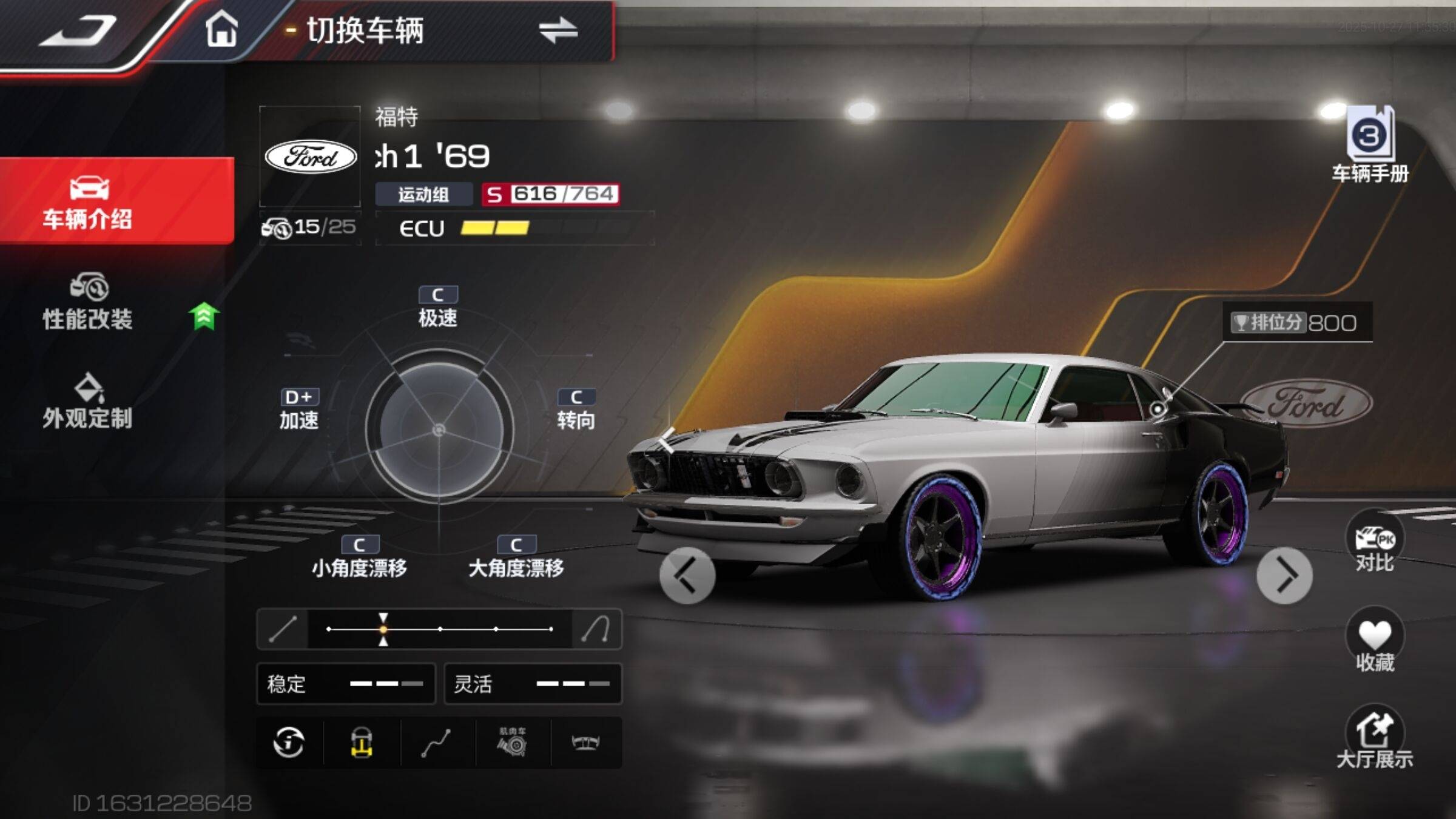Click the 稳定 stability setting

pos(346,684)
